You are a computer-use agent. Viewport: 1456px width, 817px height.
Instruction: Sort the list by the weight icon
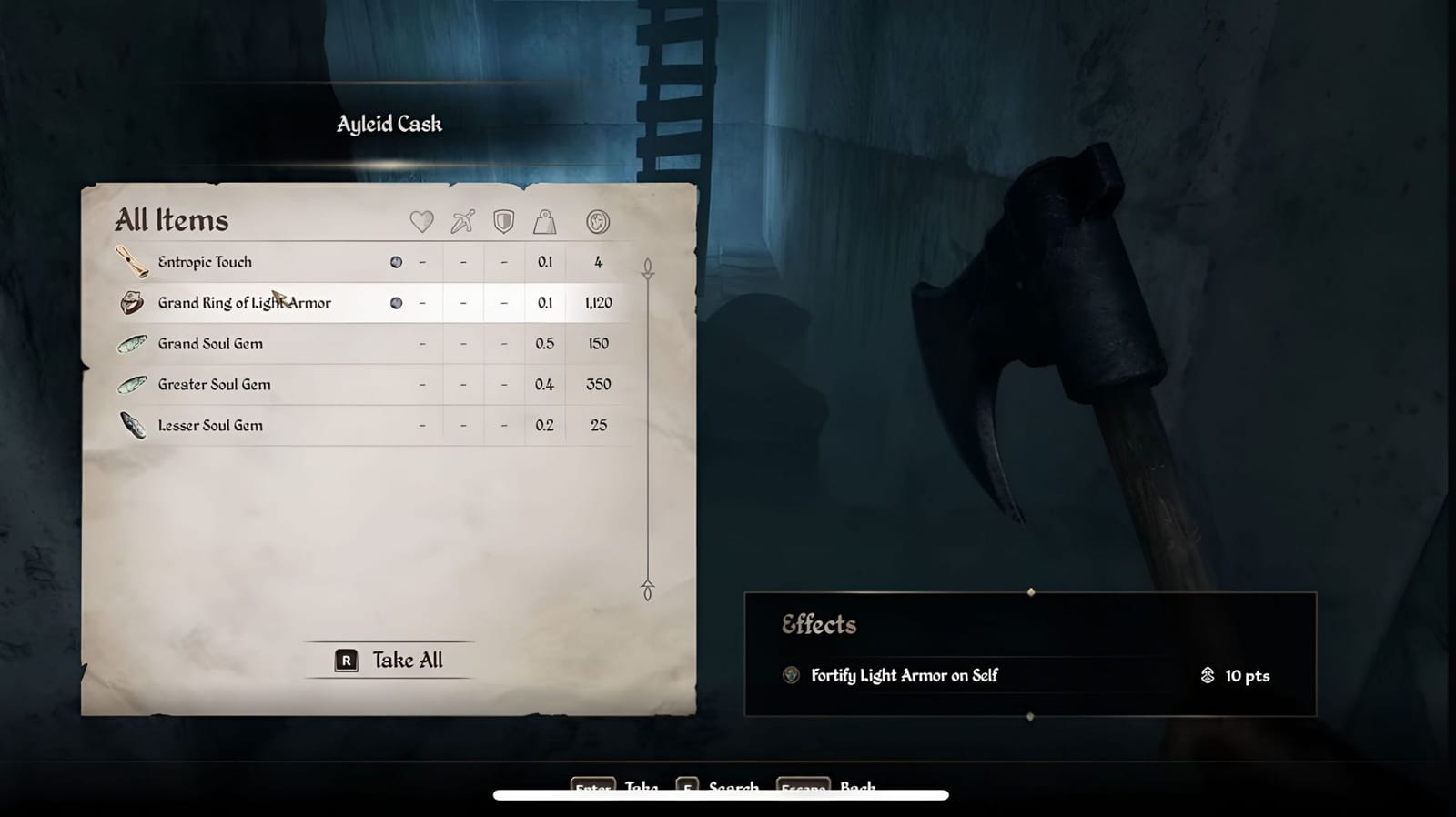point(545,220)
